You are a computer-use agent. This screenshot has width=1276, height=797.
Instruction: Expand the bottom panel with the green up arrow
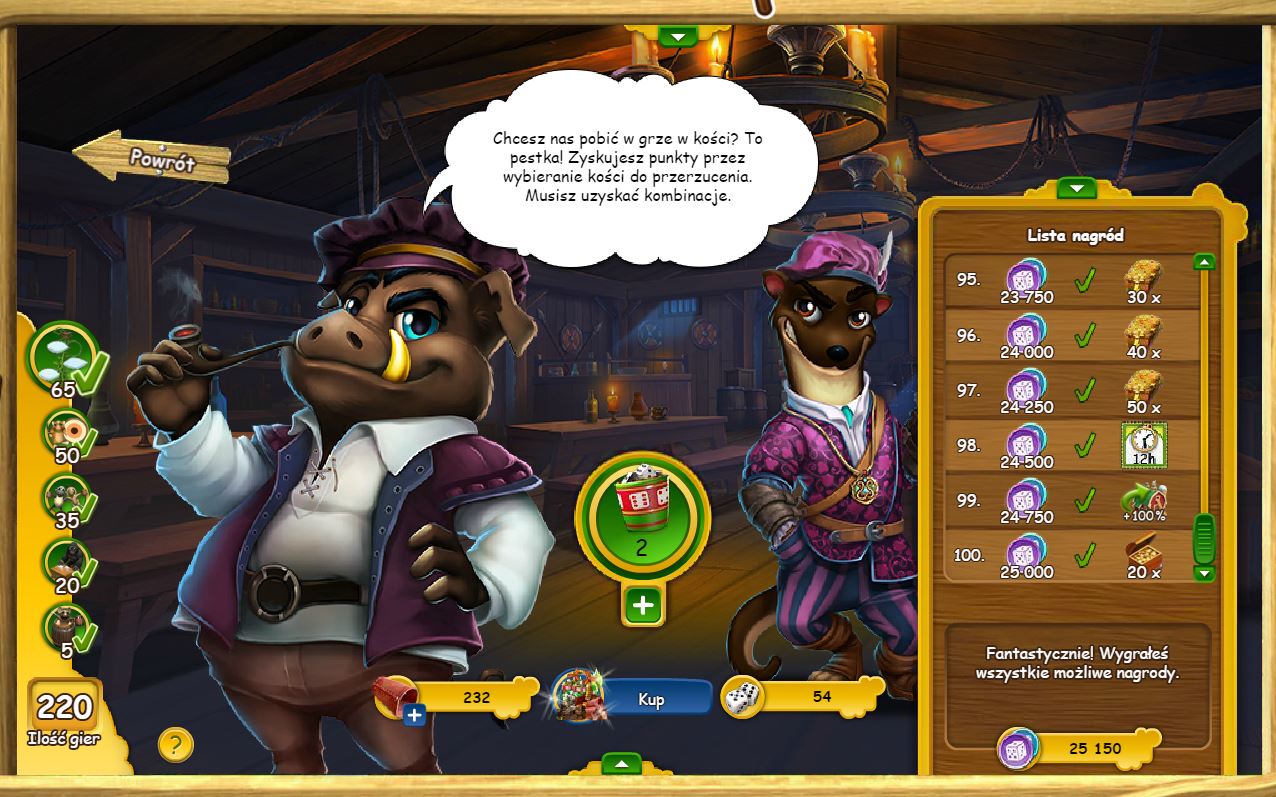(x=622, y=764)
